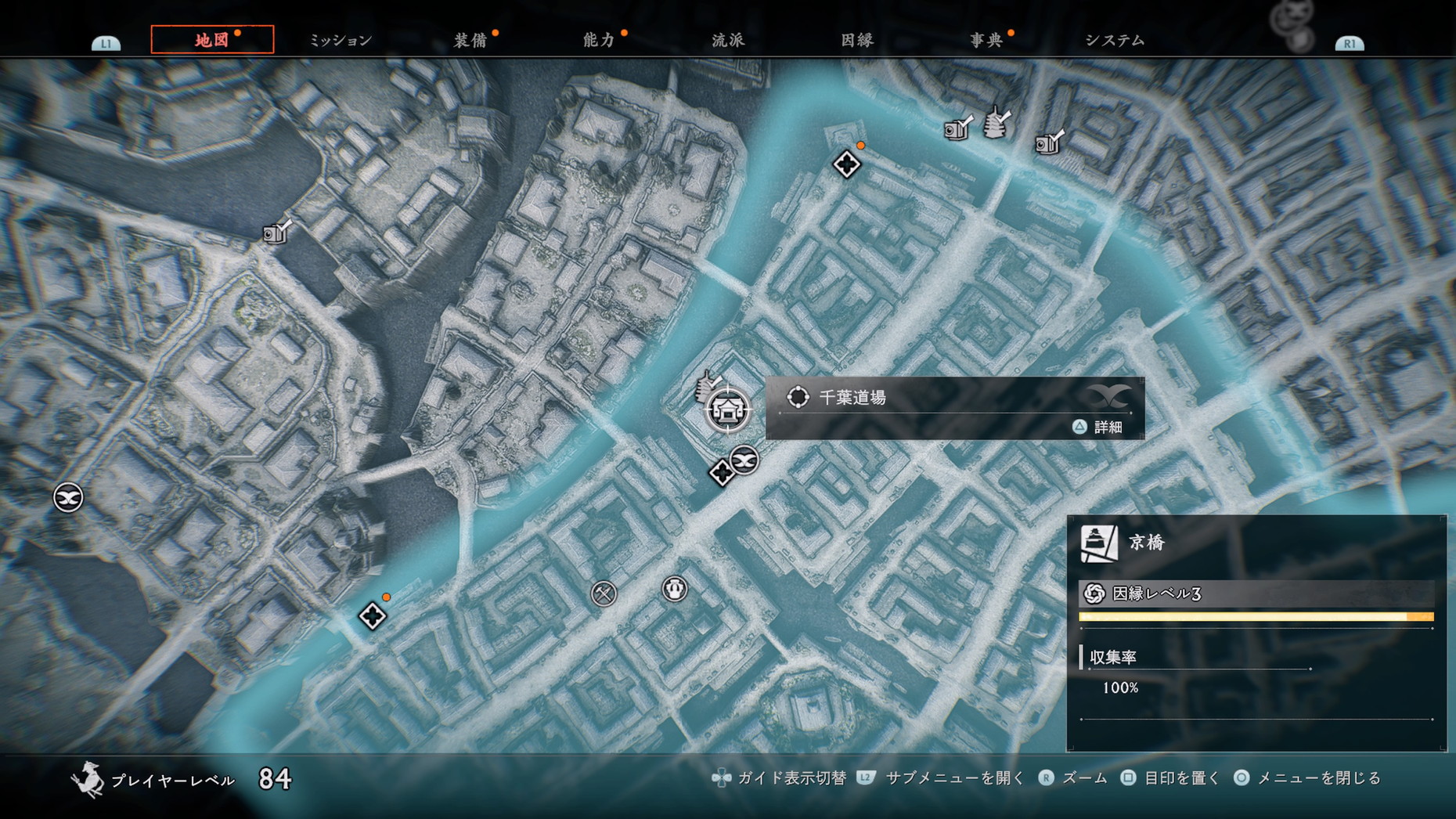The width and height of the screenshot is (1456, 819).
Task: Open the 因縁 bonds tab
Action: (x=857, y=40)
